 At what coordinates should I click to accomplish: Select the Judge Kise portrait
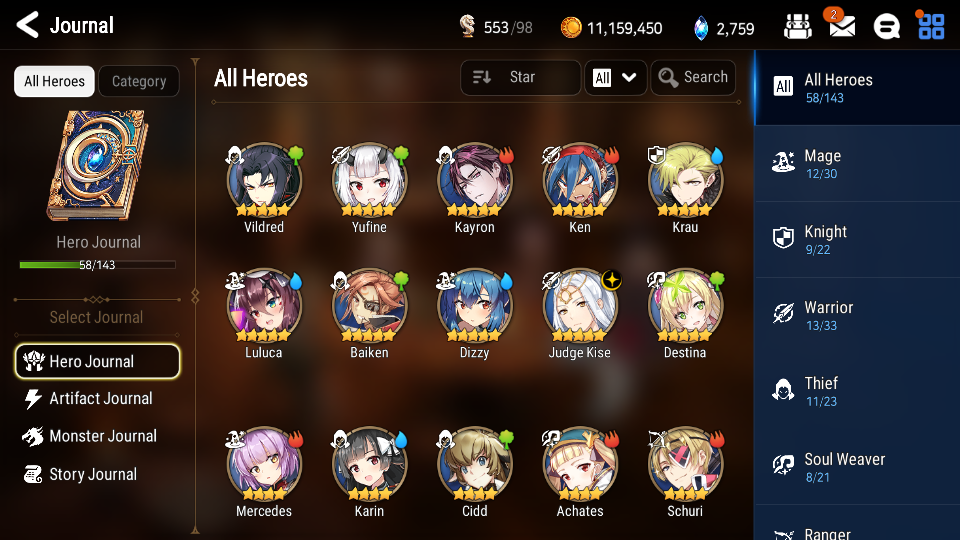click(580, 308)
